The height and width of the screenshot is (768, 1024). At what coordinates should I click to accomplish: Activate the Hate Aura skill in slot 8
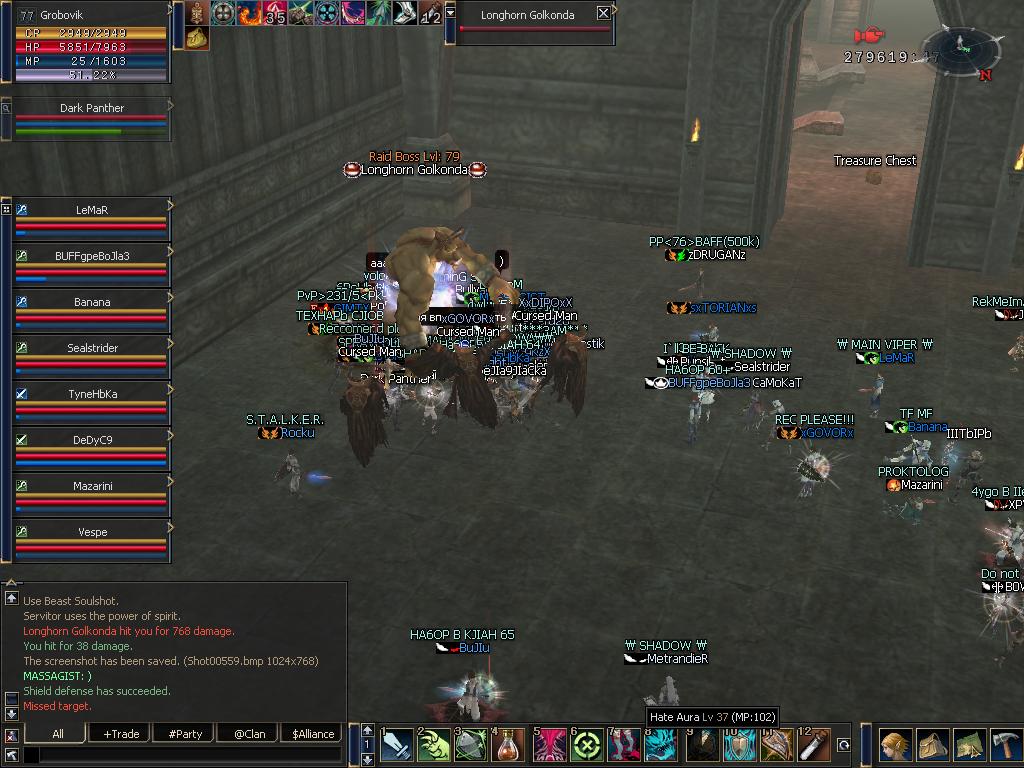[663, 746]
